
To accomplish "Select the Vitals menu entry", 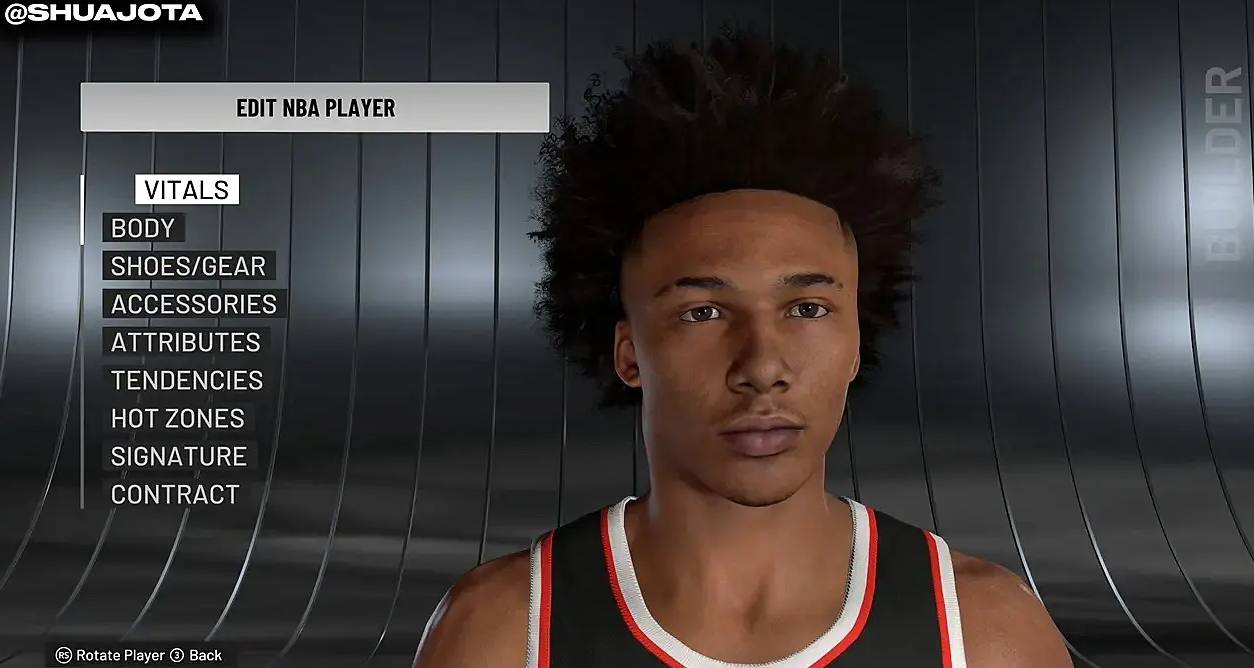I will [187, 190].
